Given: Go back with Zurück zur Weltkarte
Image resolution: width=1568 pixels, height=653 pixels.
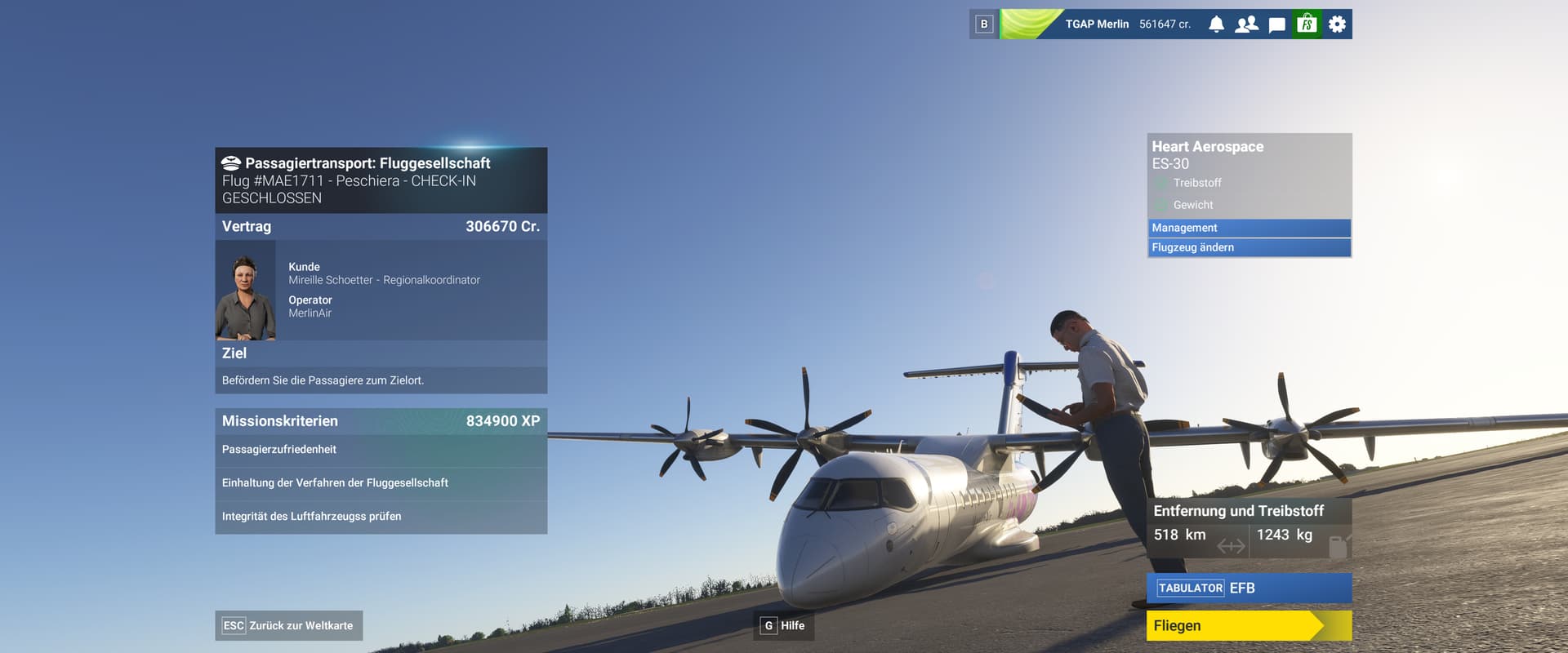Looking at the screenshot, I should click(x=288, y=626).
